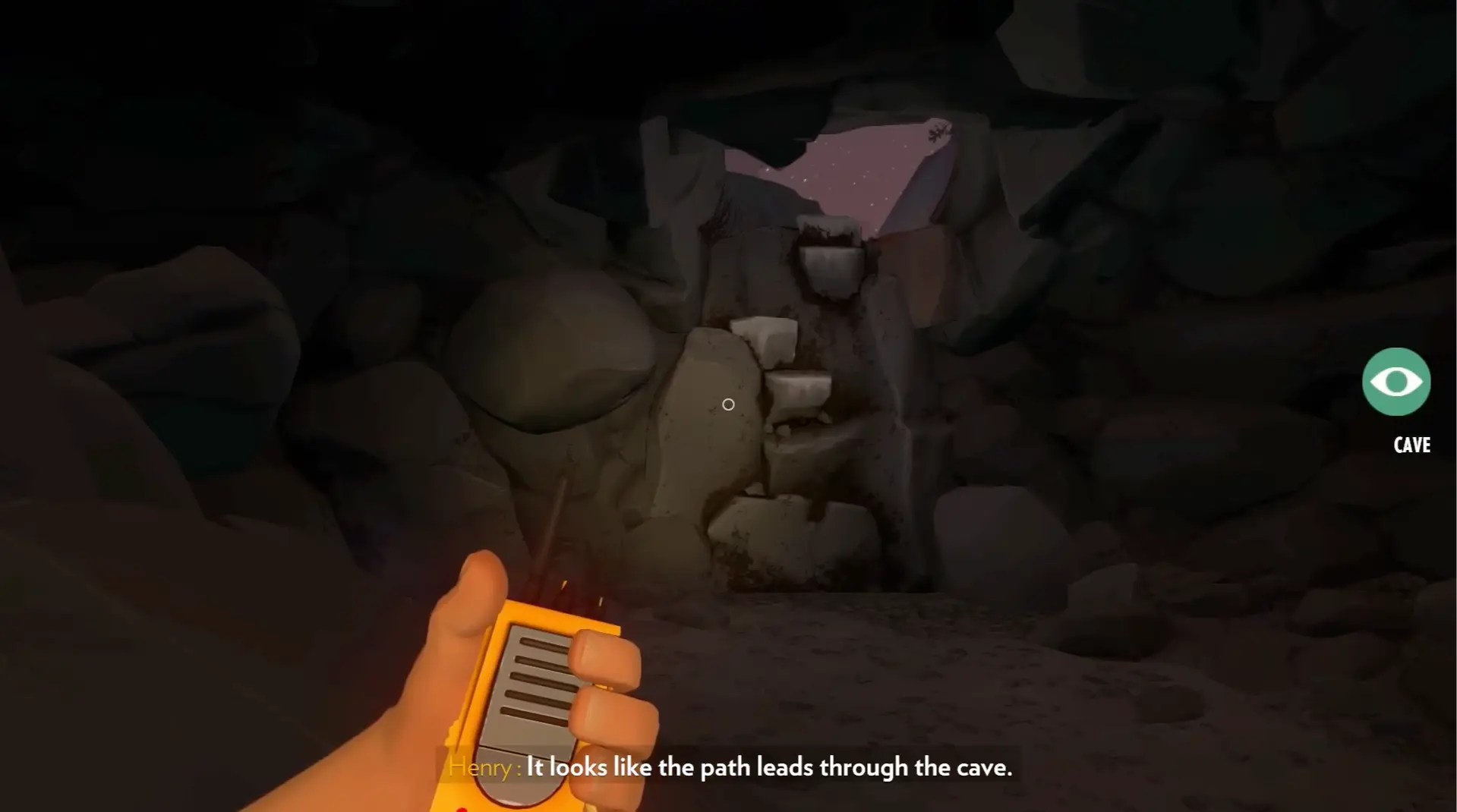Select the CAVE text label
Viewport: 1457px width, 812px height.
1411,445
